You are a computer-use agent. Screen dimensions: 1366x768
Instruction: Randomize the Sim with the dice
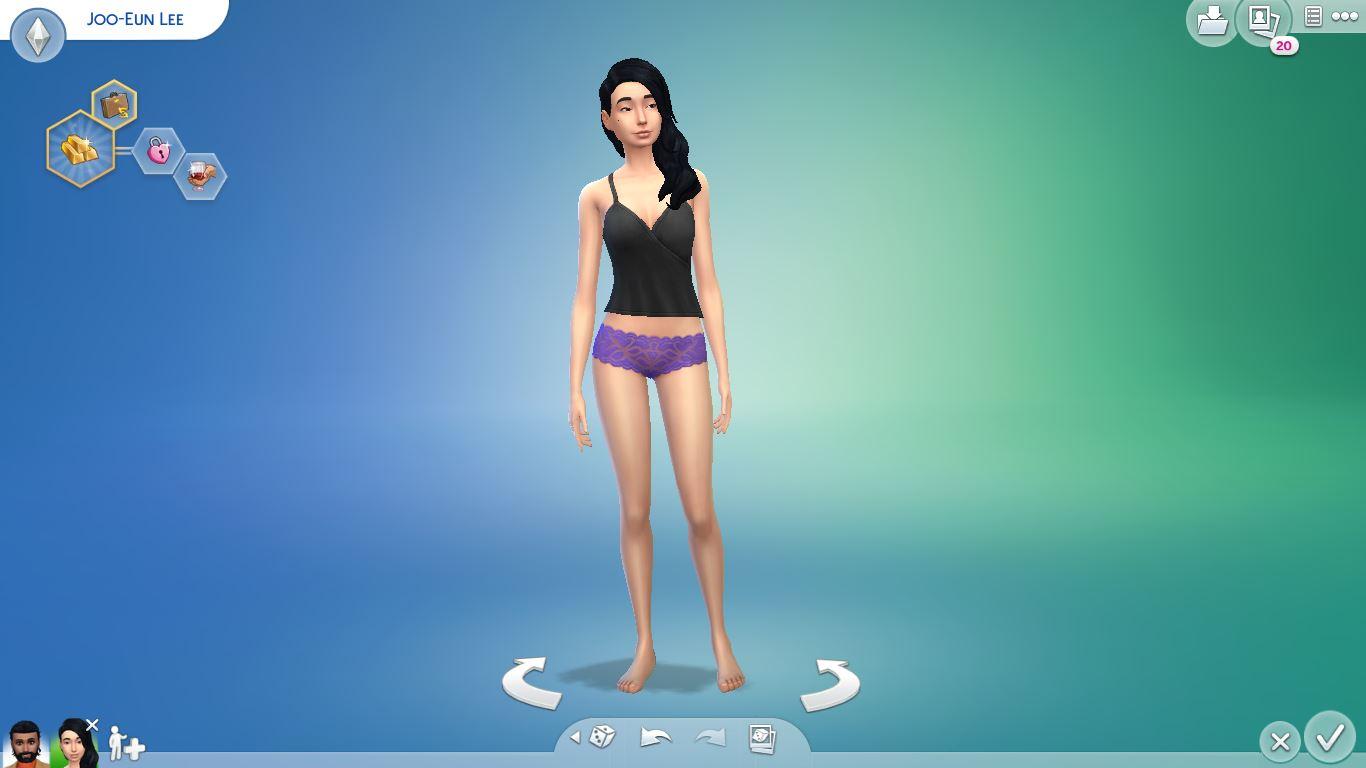[x=602, y=738]
